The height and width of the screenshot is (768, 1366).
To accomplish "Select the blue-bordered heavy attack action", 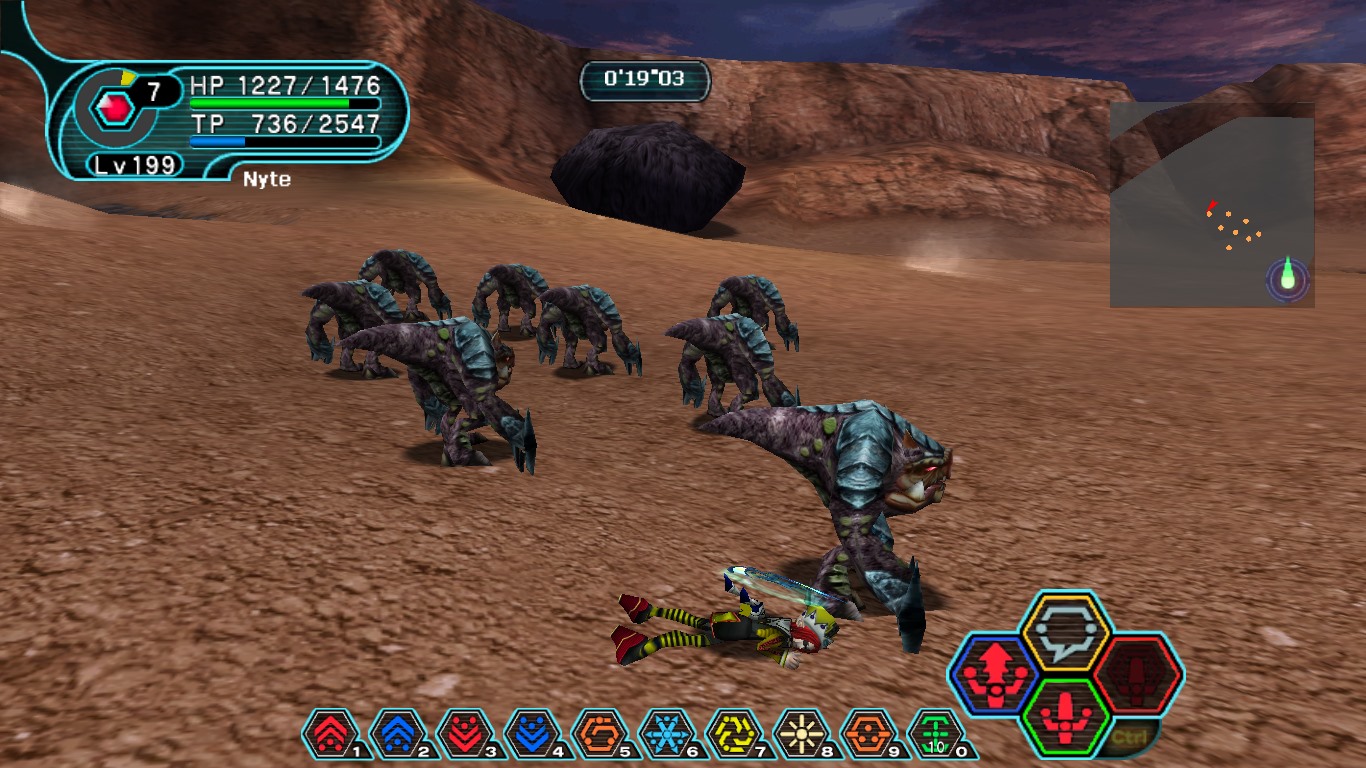I will point(993,675).
